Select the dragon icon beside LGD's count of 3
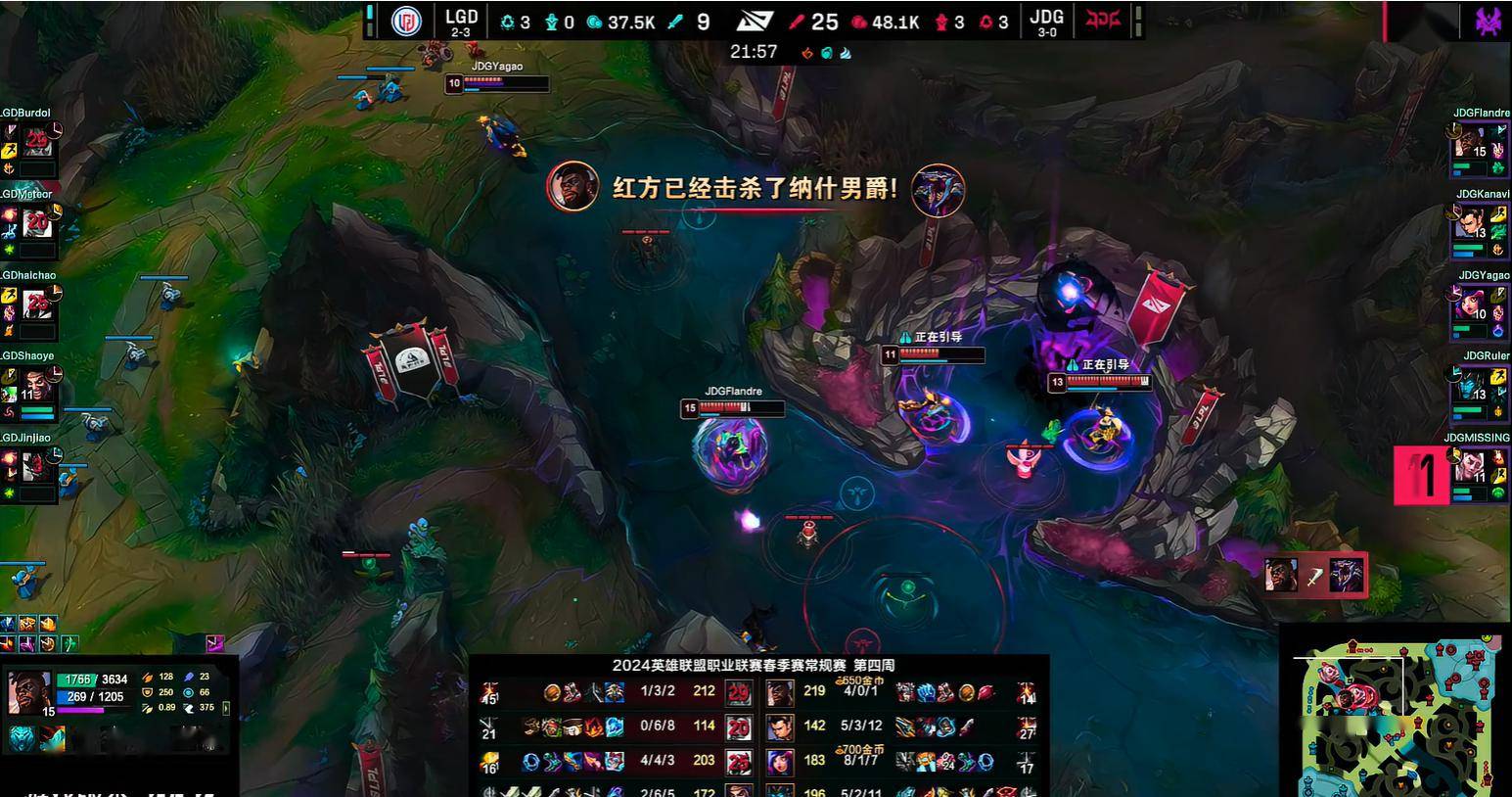1512x797 pixels. point(507,21)
